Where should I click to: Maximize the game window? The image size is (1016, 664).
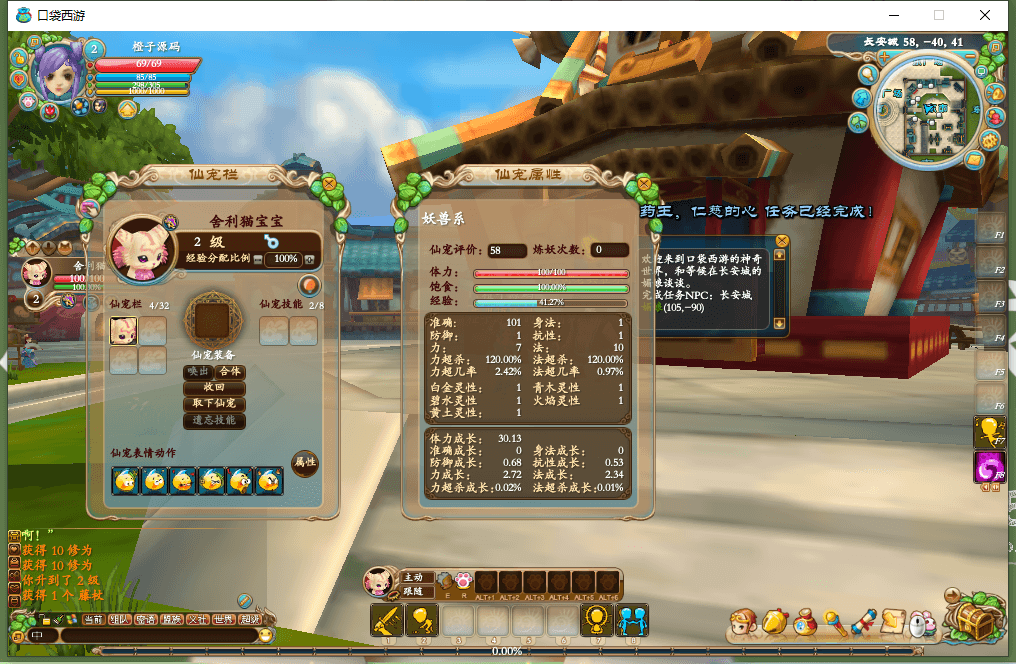point(939,15)
